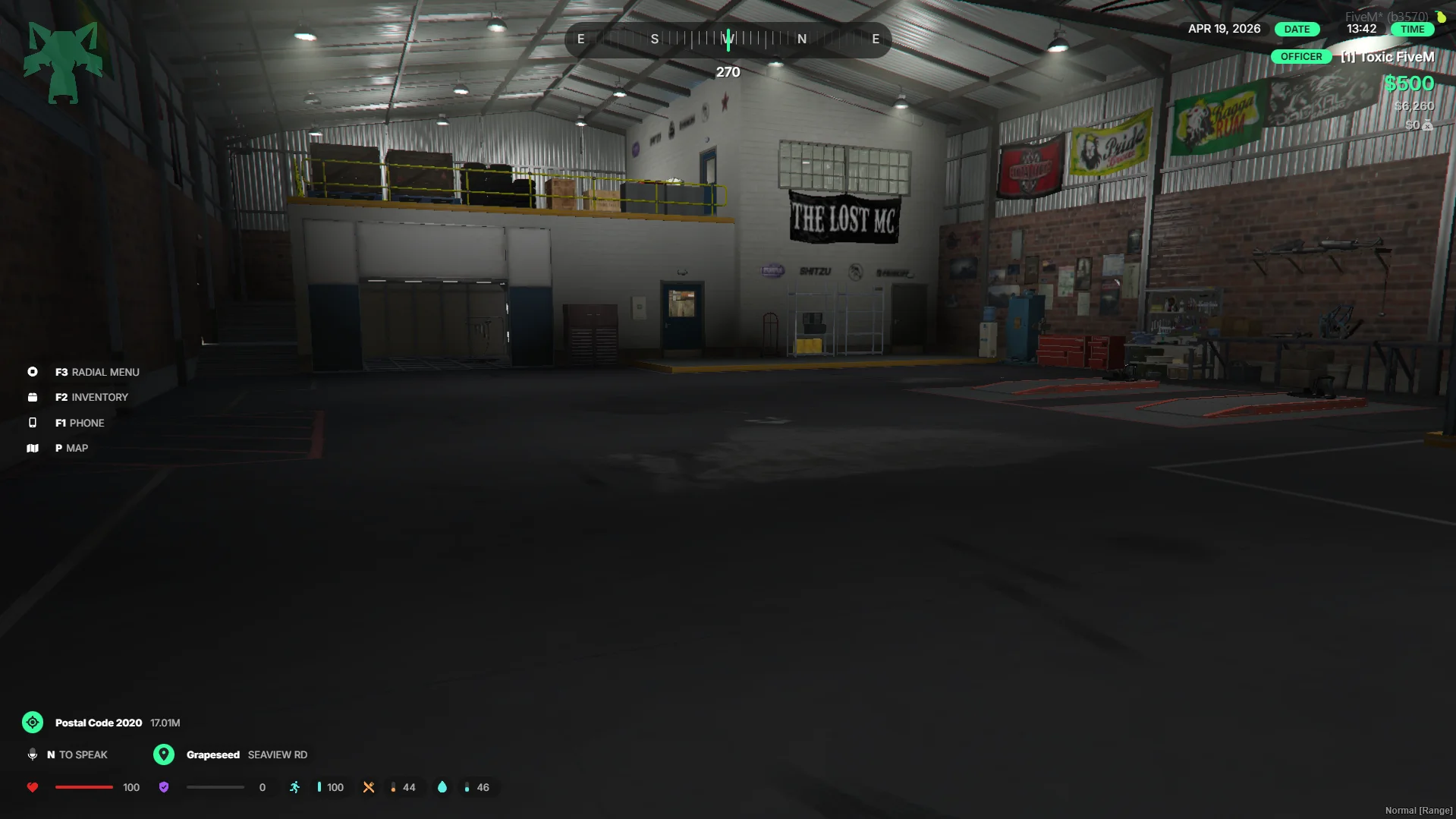
Task: Click the green TIME badge
Action: tap(1412, 29)
